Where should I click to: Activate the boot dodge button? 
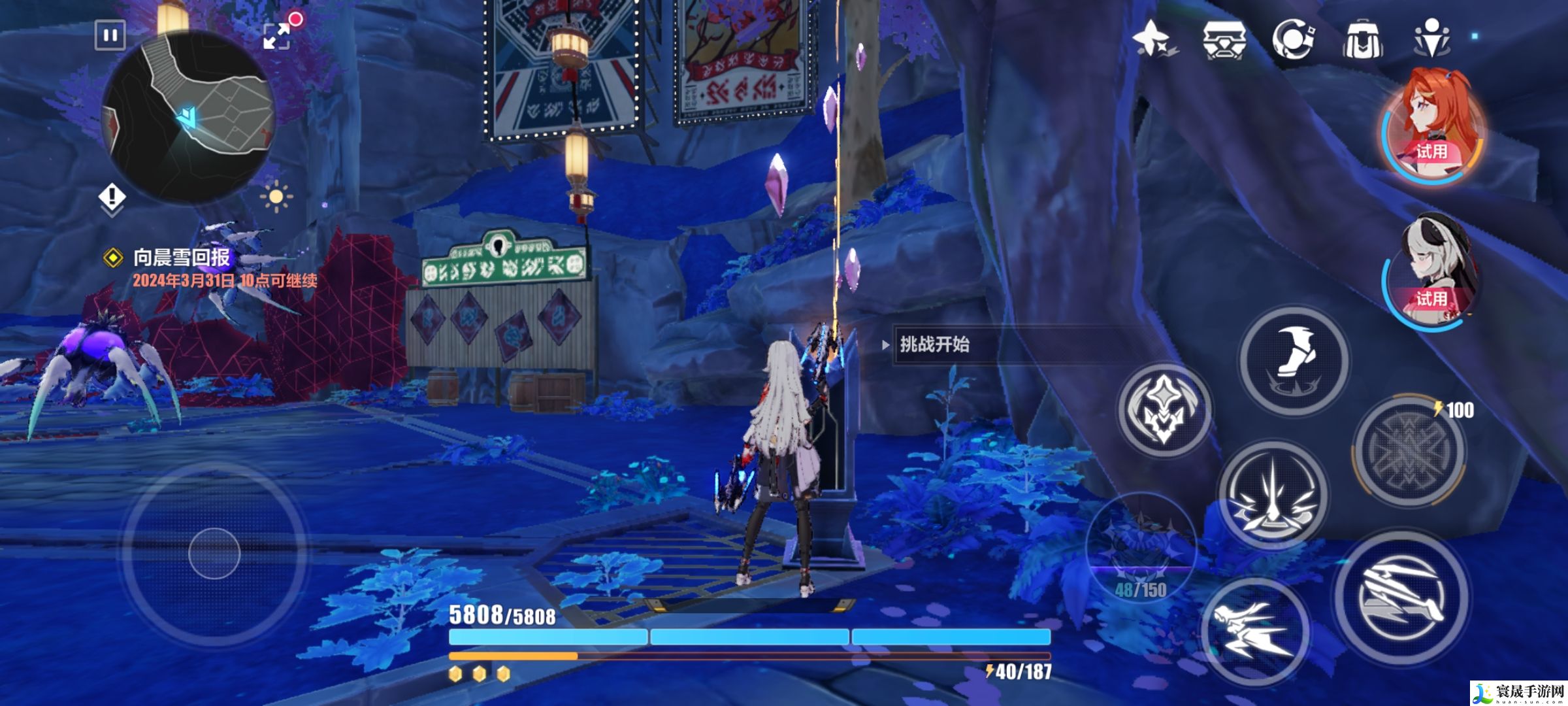click(x=1294, y=360)
